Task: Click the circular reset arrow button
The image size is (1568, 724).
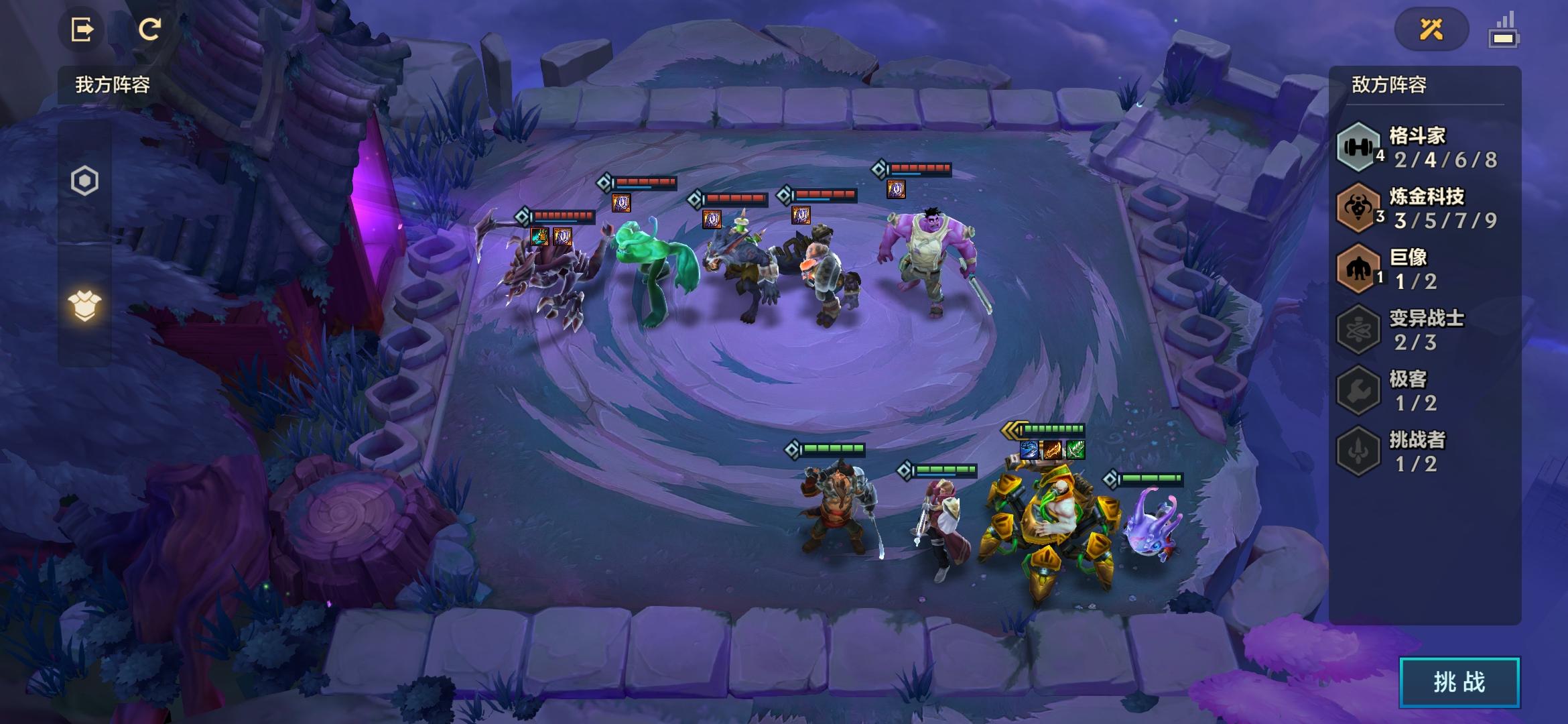Action: click(149, 29)
